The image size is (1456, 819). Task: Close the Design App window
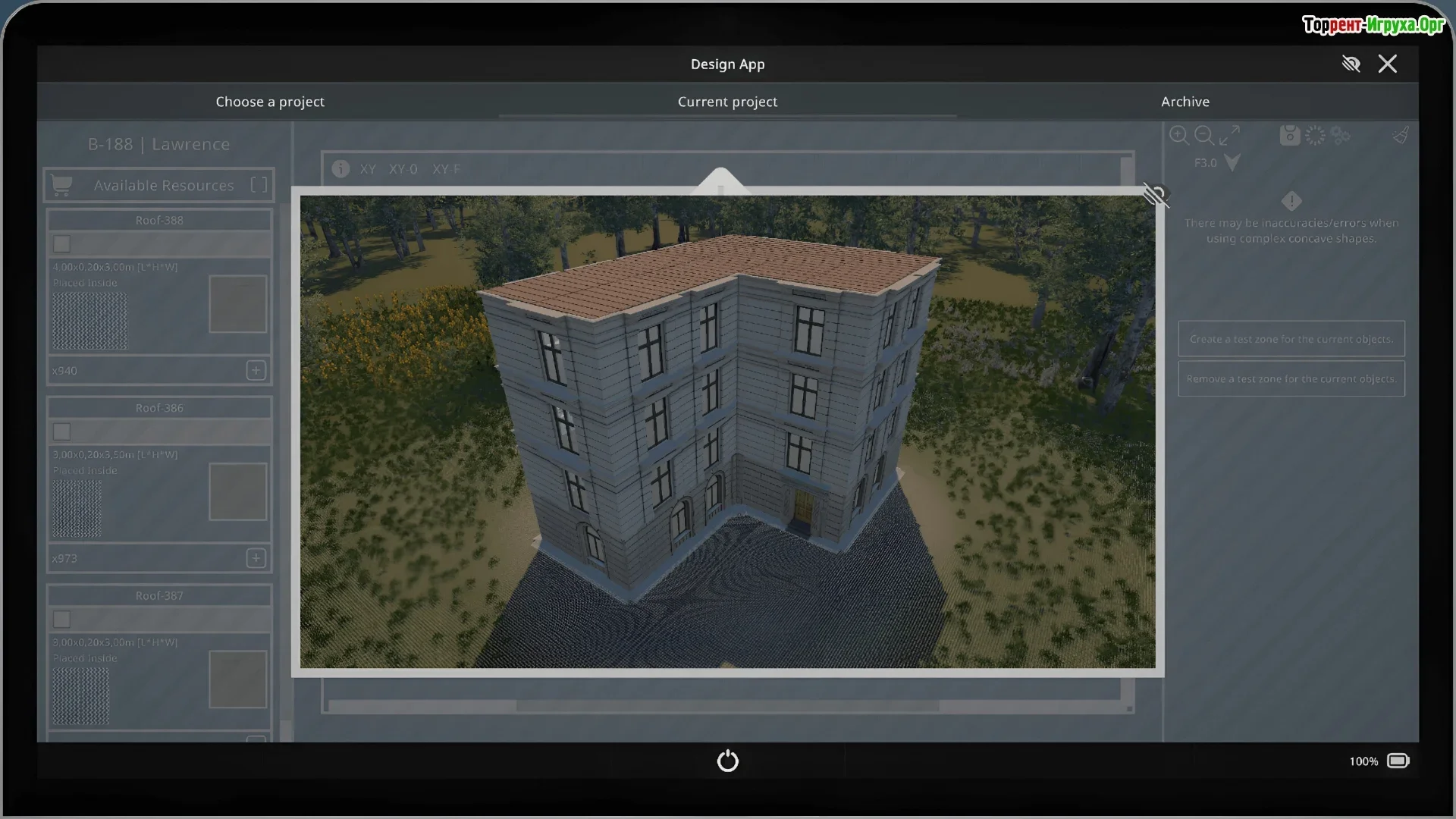click(1387, 64)
